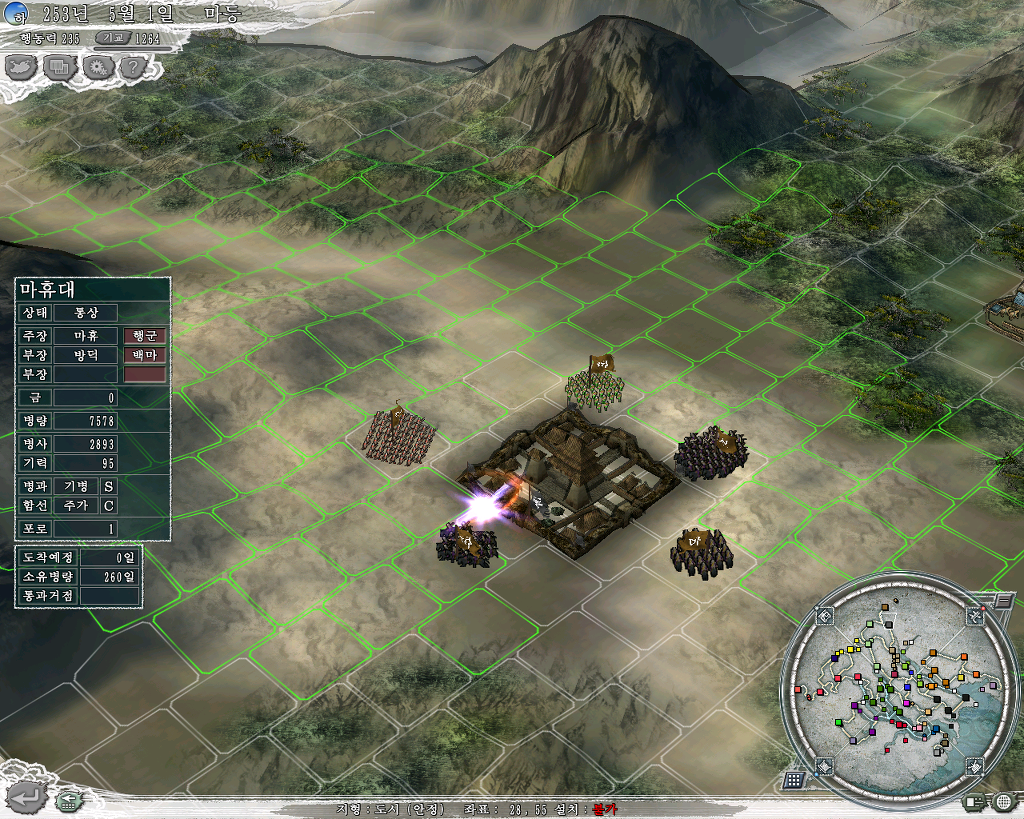Viewport: 1024px width, 819px height.
Task: Select the 백마 skill tag for 방덕
Action: pos(144,354)
